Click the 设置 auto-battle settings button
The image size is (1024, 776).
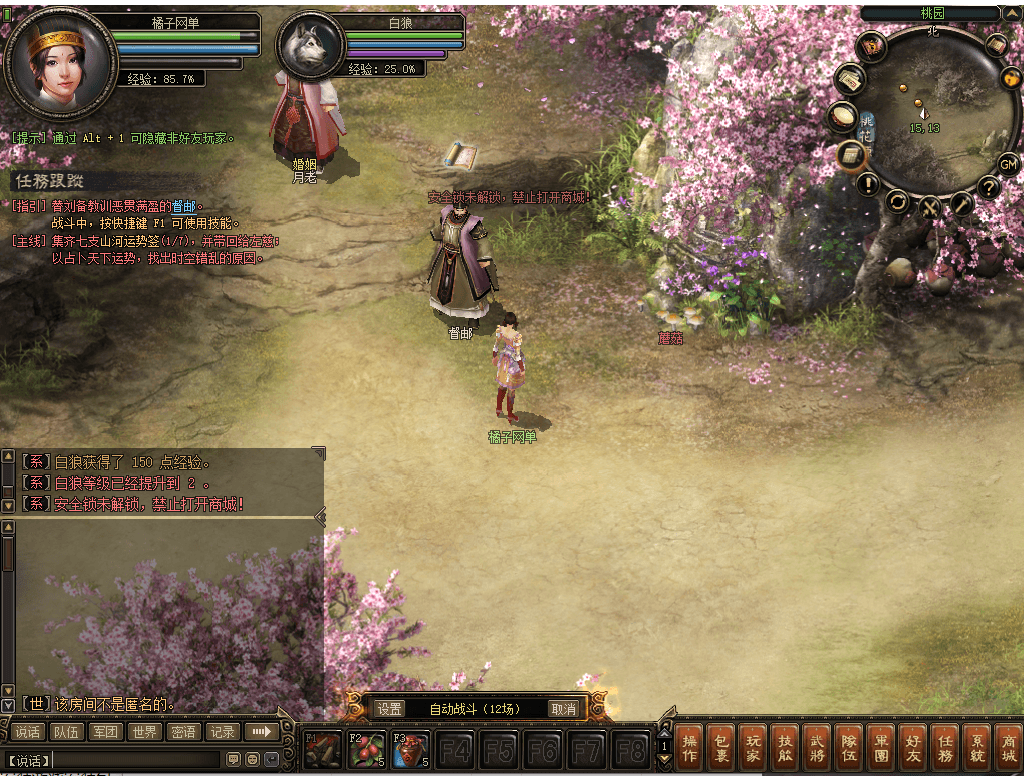pos(390,709)
